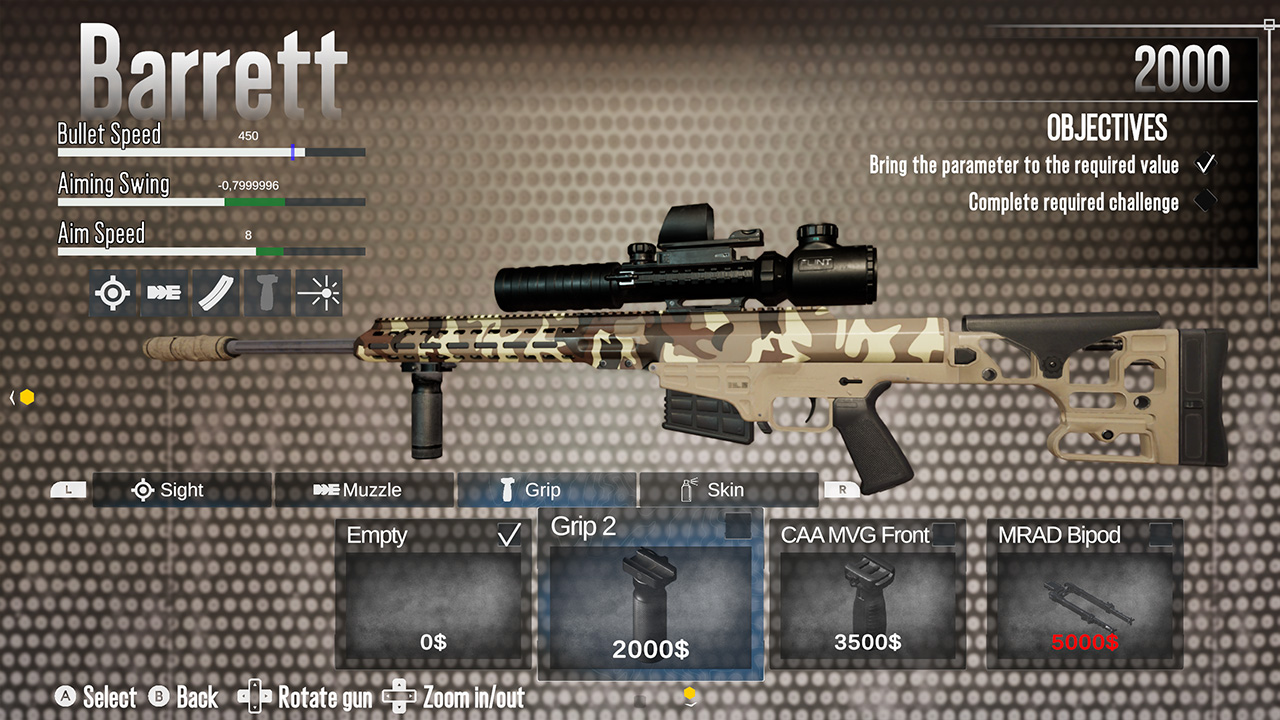Click the laser/flashlight icon at the row's end

tap(319, 293)
